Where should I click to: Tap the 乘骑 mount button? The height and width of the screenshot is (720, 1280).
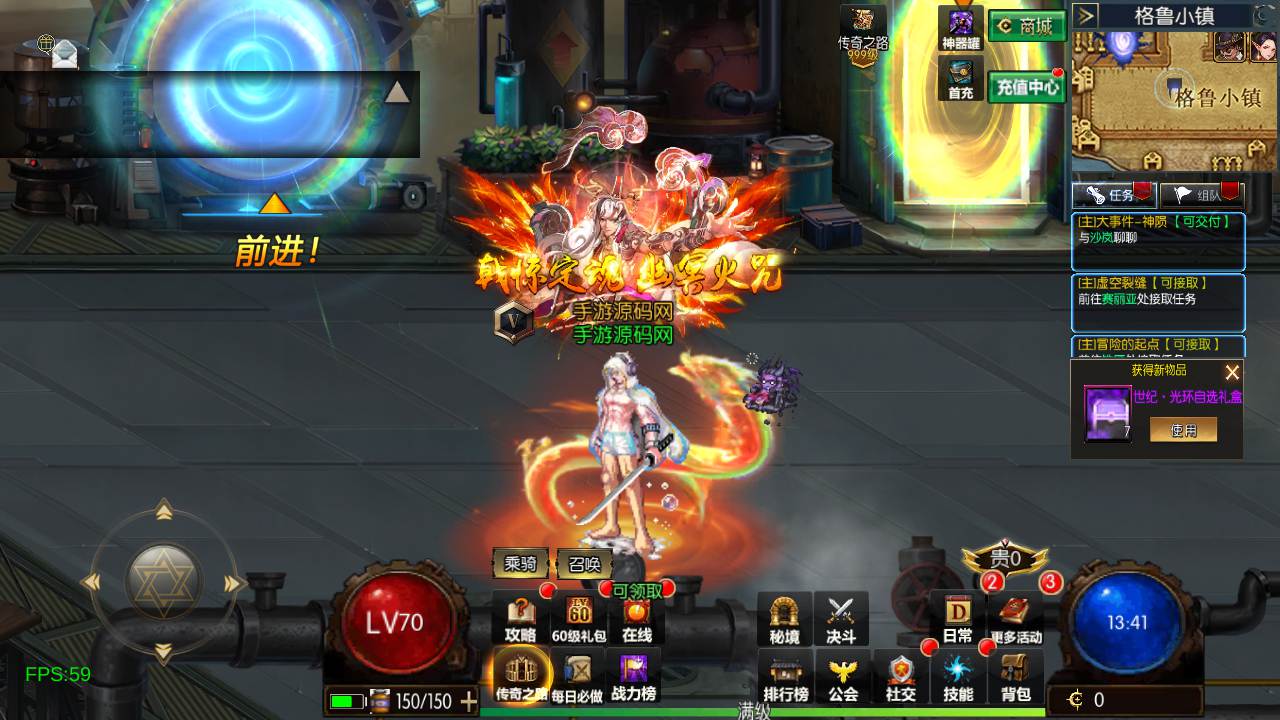520,564
